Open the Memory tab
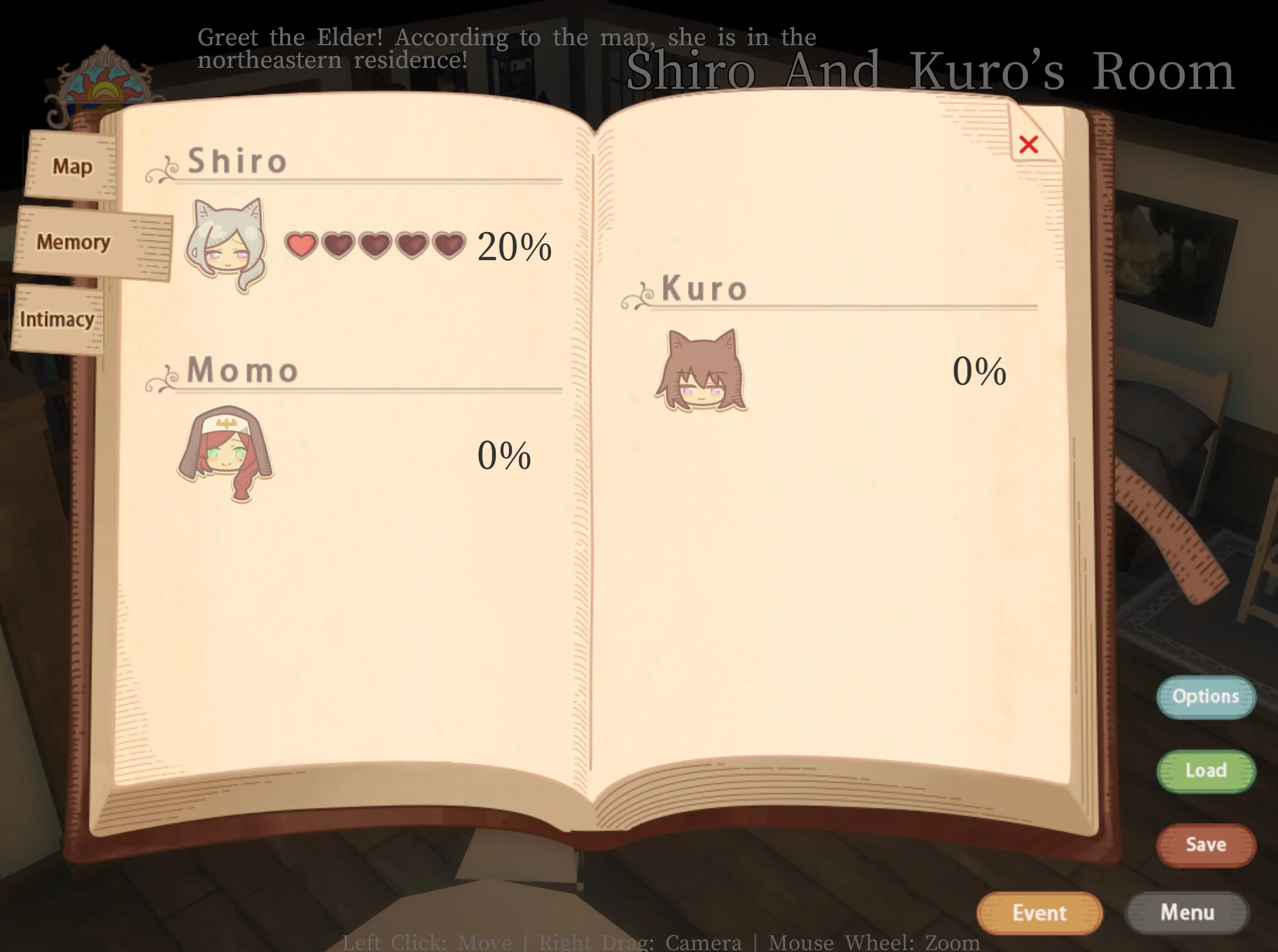Screen dimensions: 1278x952 coord(74,243)
